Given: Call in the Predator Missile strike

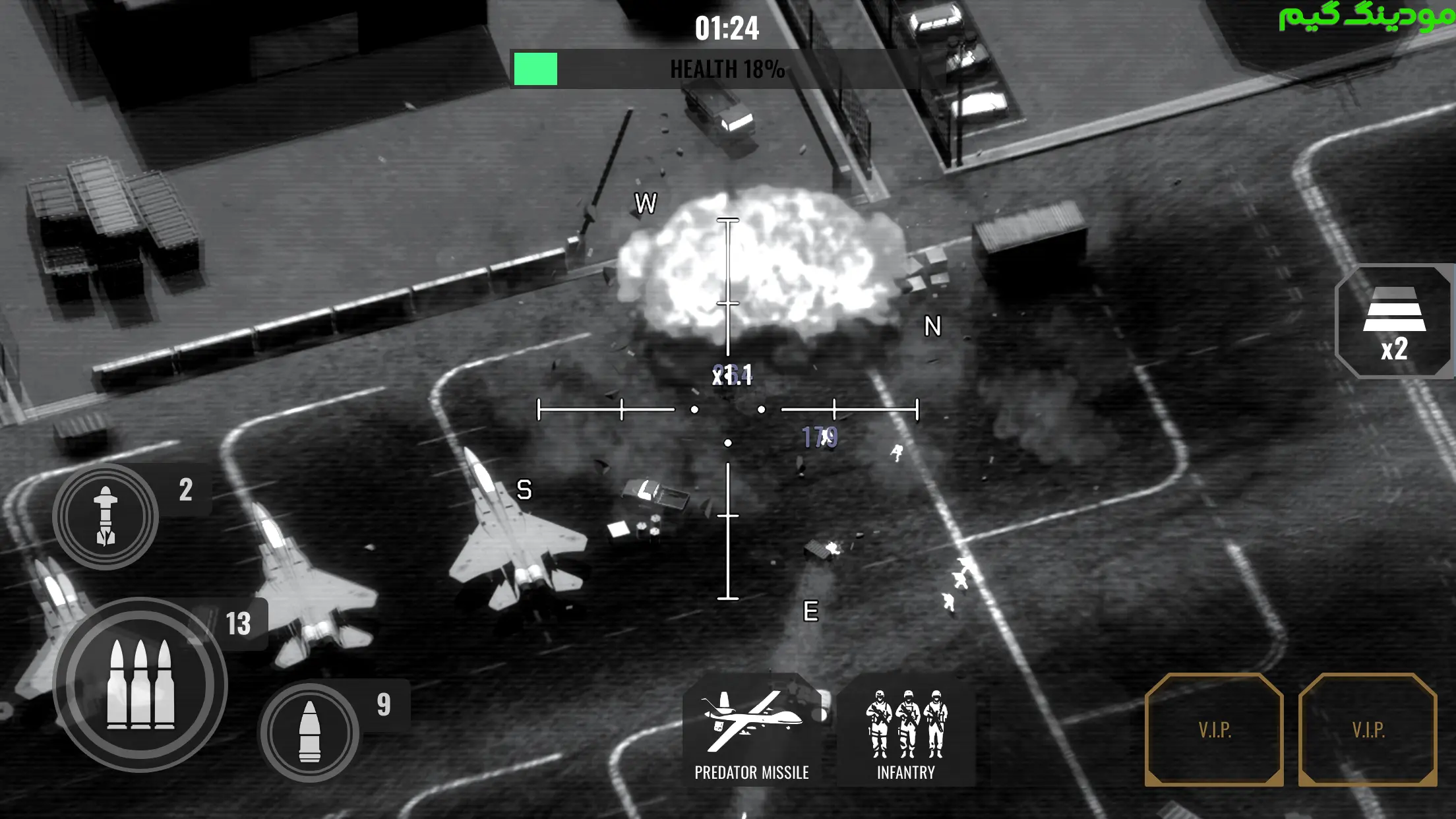Looking at the screenshot, I should pyautogui.click(x=752, y=730).
